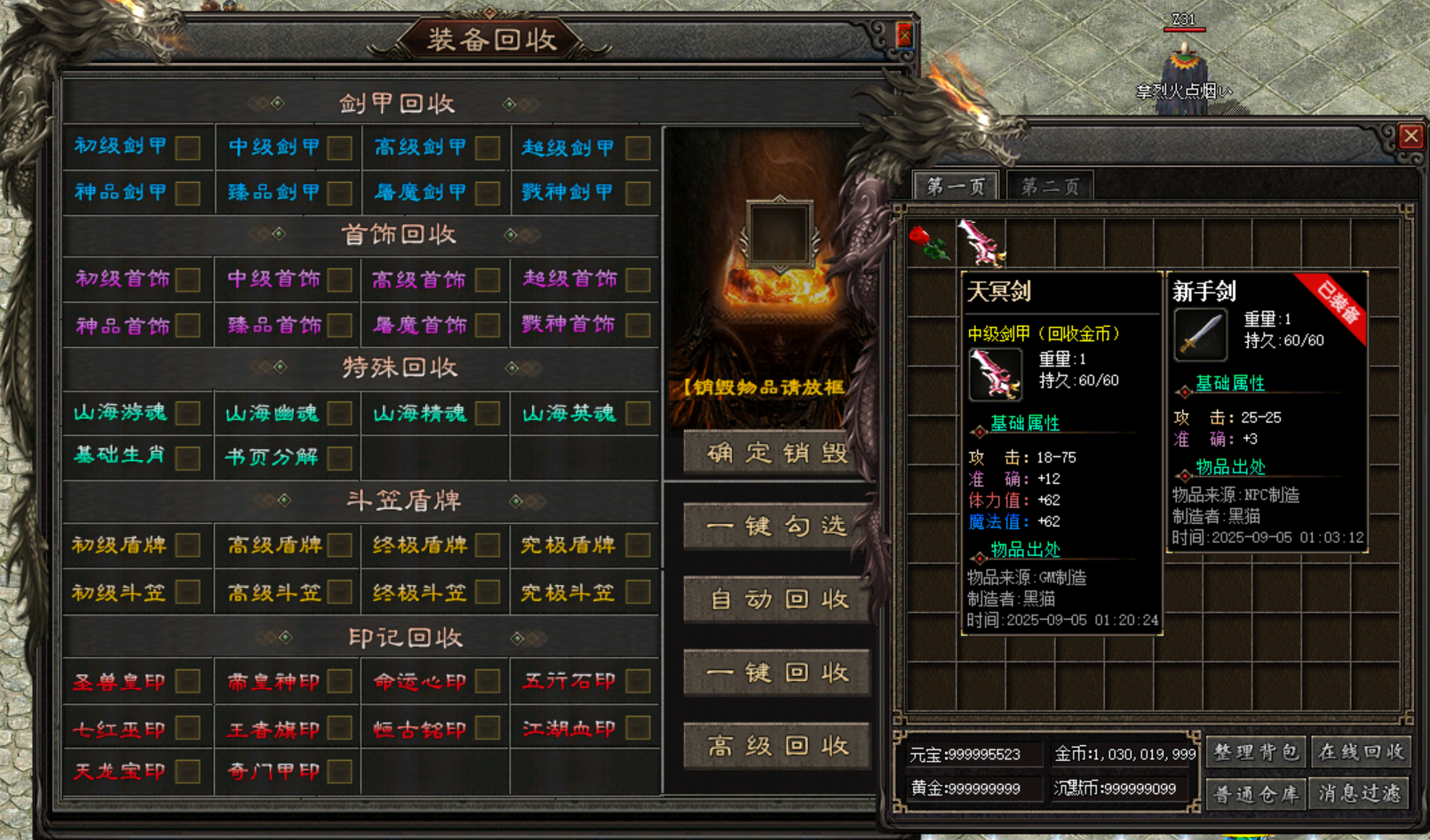1430x840 pixels.
Task: Close the inventory bag window
Action: [1410, 136]
